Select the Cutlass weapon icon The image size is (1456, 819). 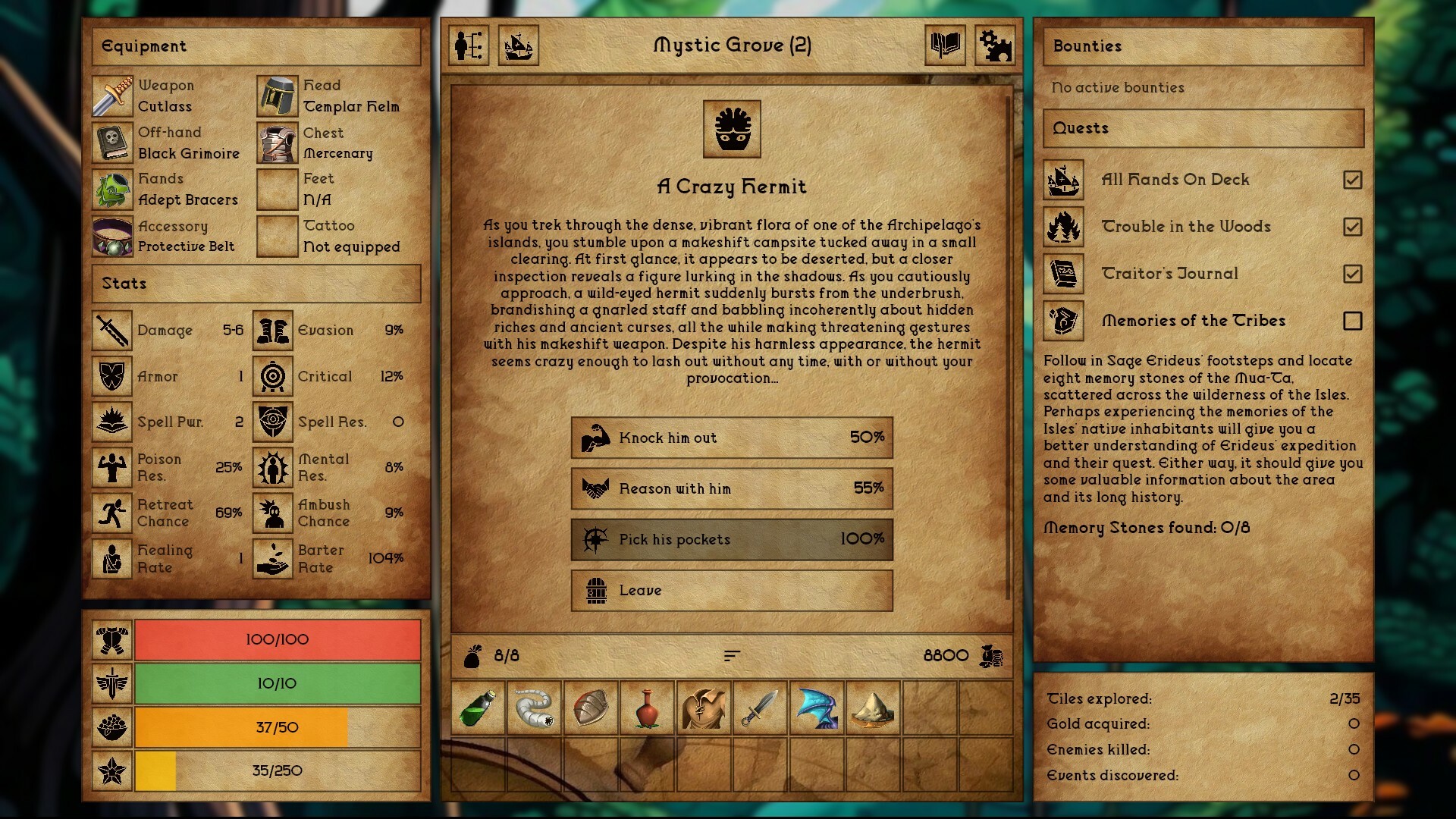point(112,96)
